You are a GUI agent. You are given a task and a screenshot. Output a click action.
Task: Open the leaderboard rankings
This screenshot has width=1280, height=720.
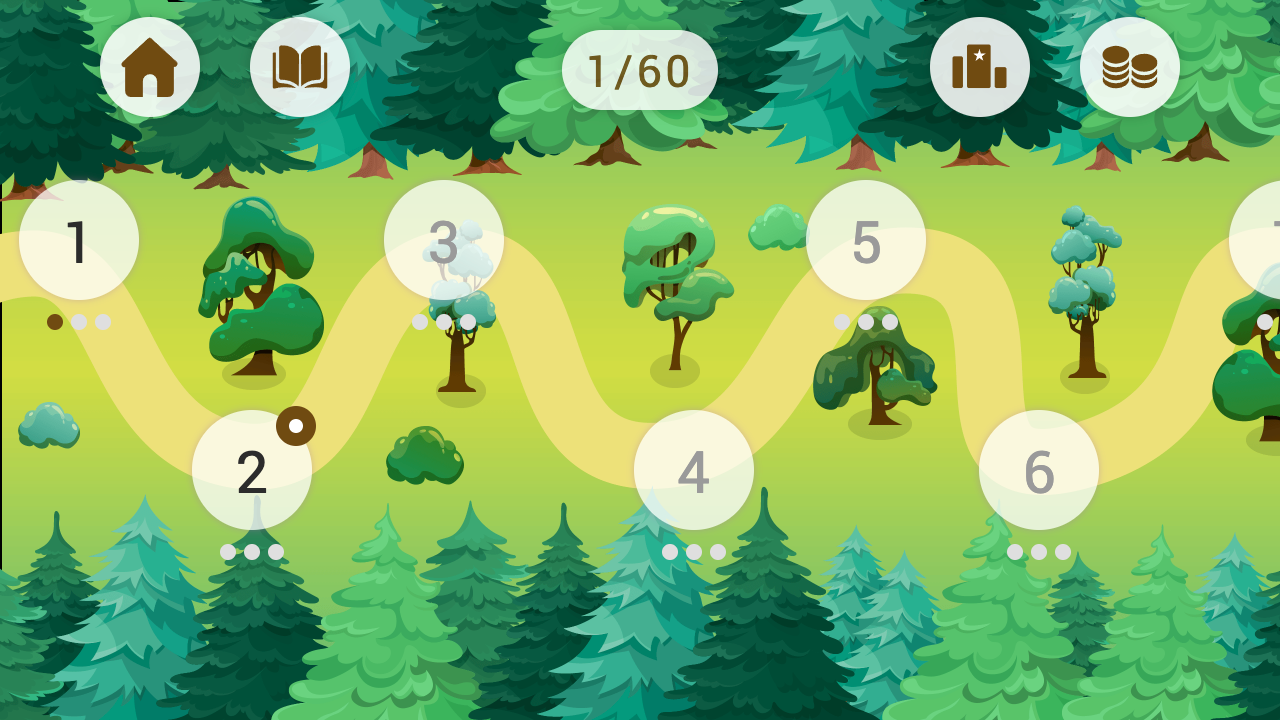(x=980, y=65)
